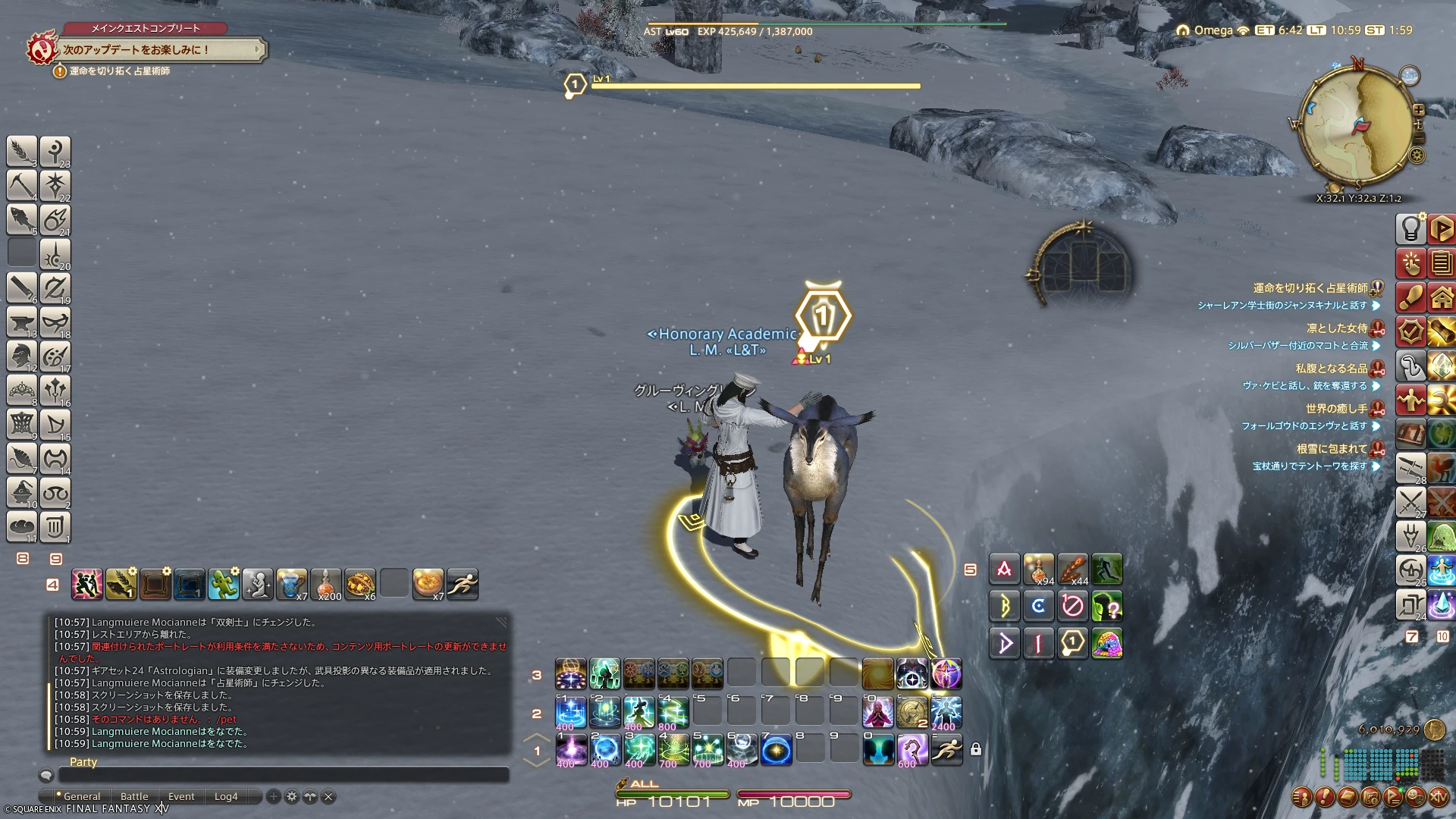Screen dimensions: 1456x819
Task: Click the lightbulb icon in the right sidebar
Action: (x=1410, y=228)
